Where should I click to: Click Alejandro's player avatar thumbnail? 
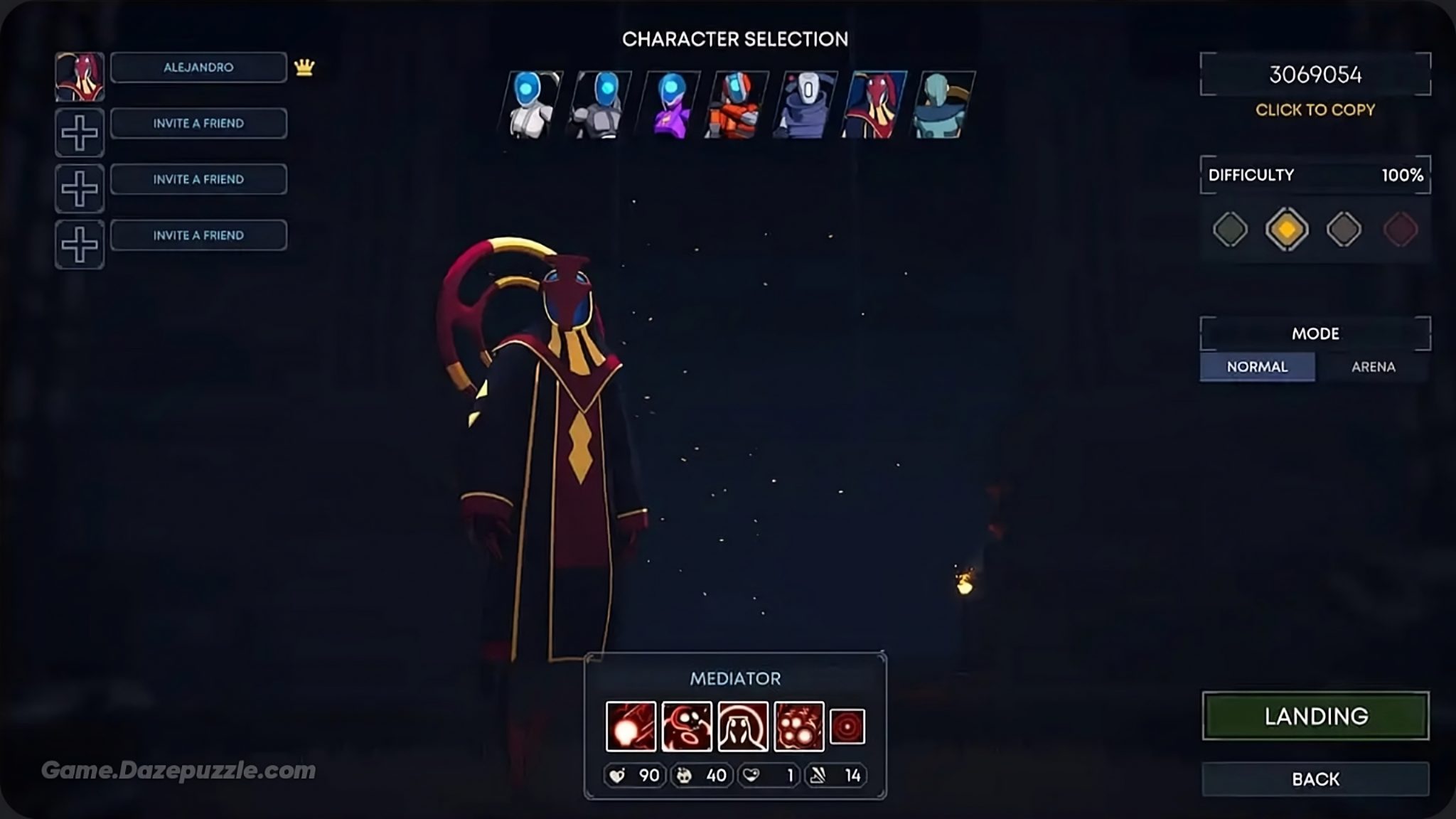pyautogui.click(x=79, y=75)
